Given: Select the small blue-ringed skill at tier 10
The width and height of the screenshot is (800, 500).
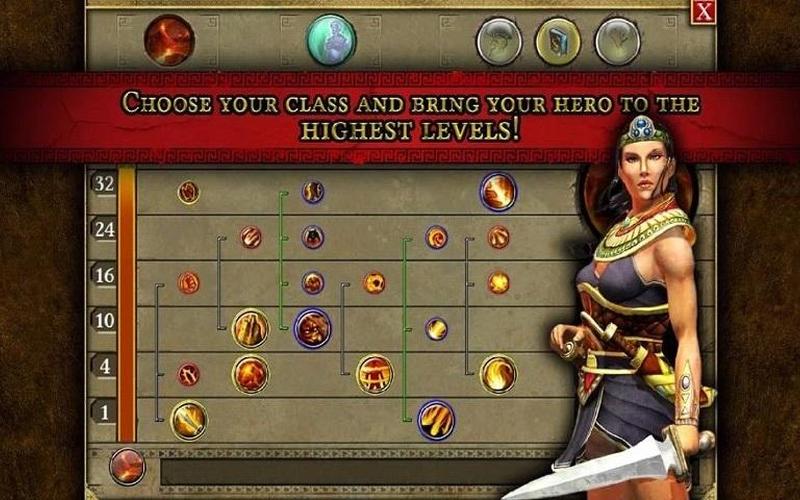Looking at the screenshot, I should [x=436, y=329].
